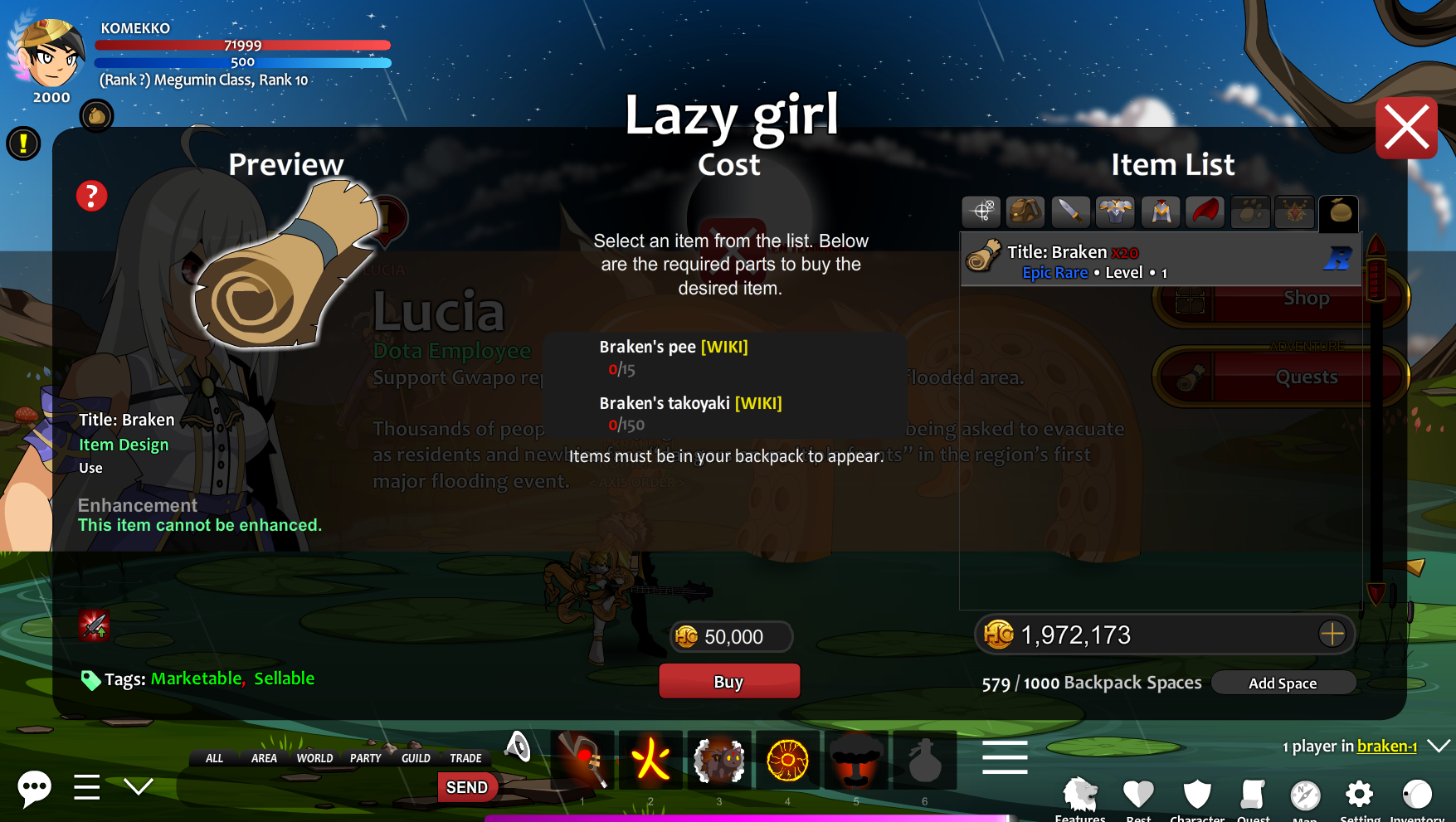Image resolution: width=1456 pixels, height=822 pixels.
Task: Switch to the sword weapons filter tab
Action: 1070,212
